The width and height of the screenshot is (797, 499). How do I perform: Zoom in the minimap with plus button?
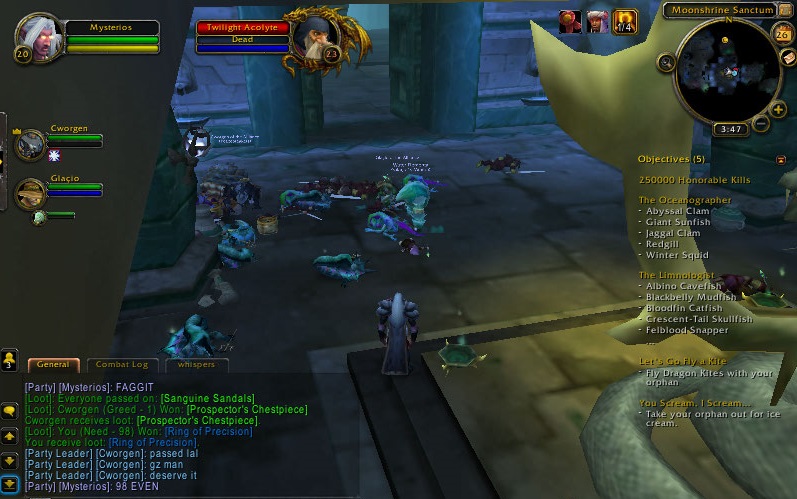pos(778,110)
